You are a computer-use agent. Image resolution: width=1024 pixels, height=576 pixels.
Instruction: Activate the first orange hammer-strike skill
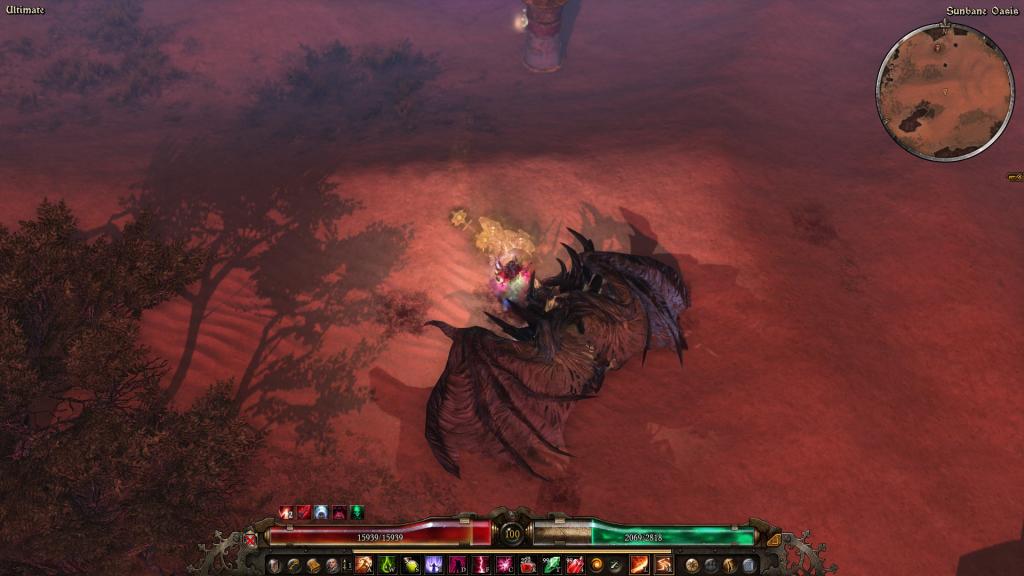coord(363,566)
